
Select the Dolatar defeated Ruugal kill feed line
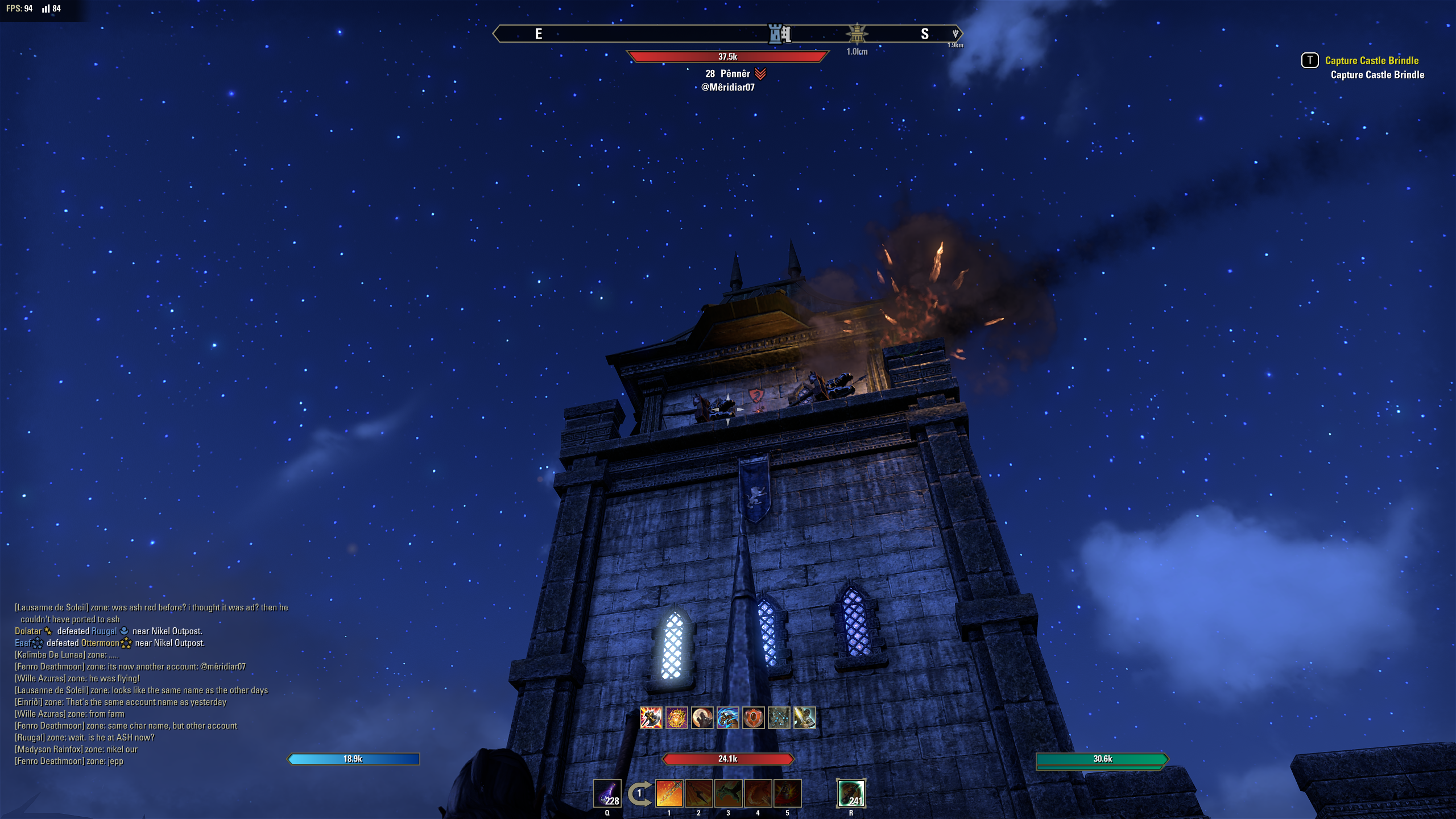[x=108, y=631]
